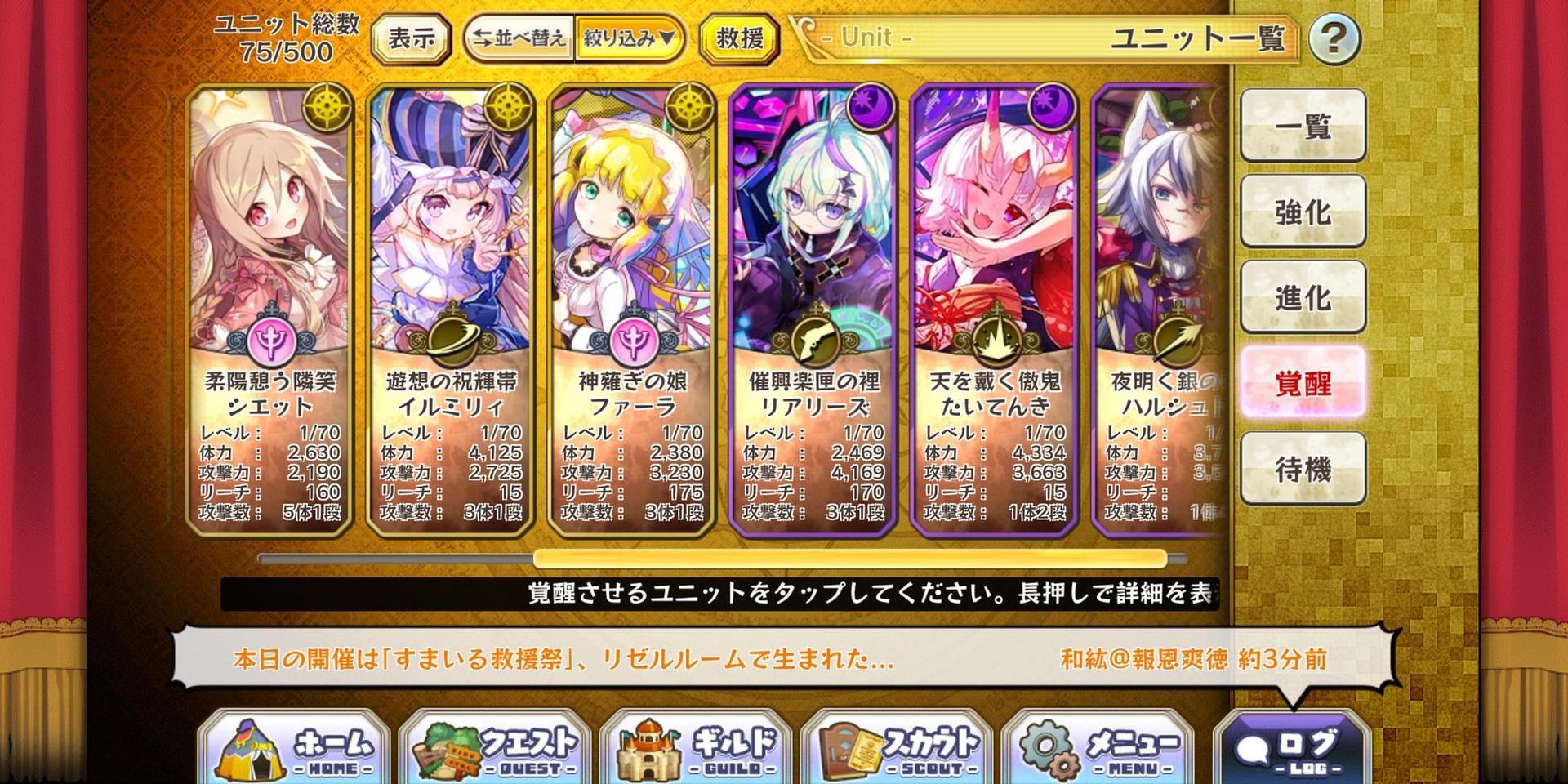Select the 覚醒 awakening tab
The image size is (1568, 784).
(x=1303, y=383)
